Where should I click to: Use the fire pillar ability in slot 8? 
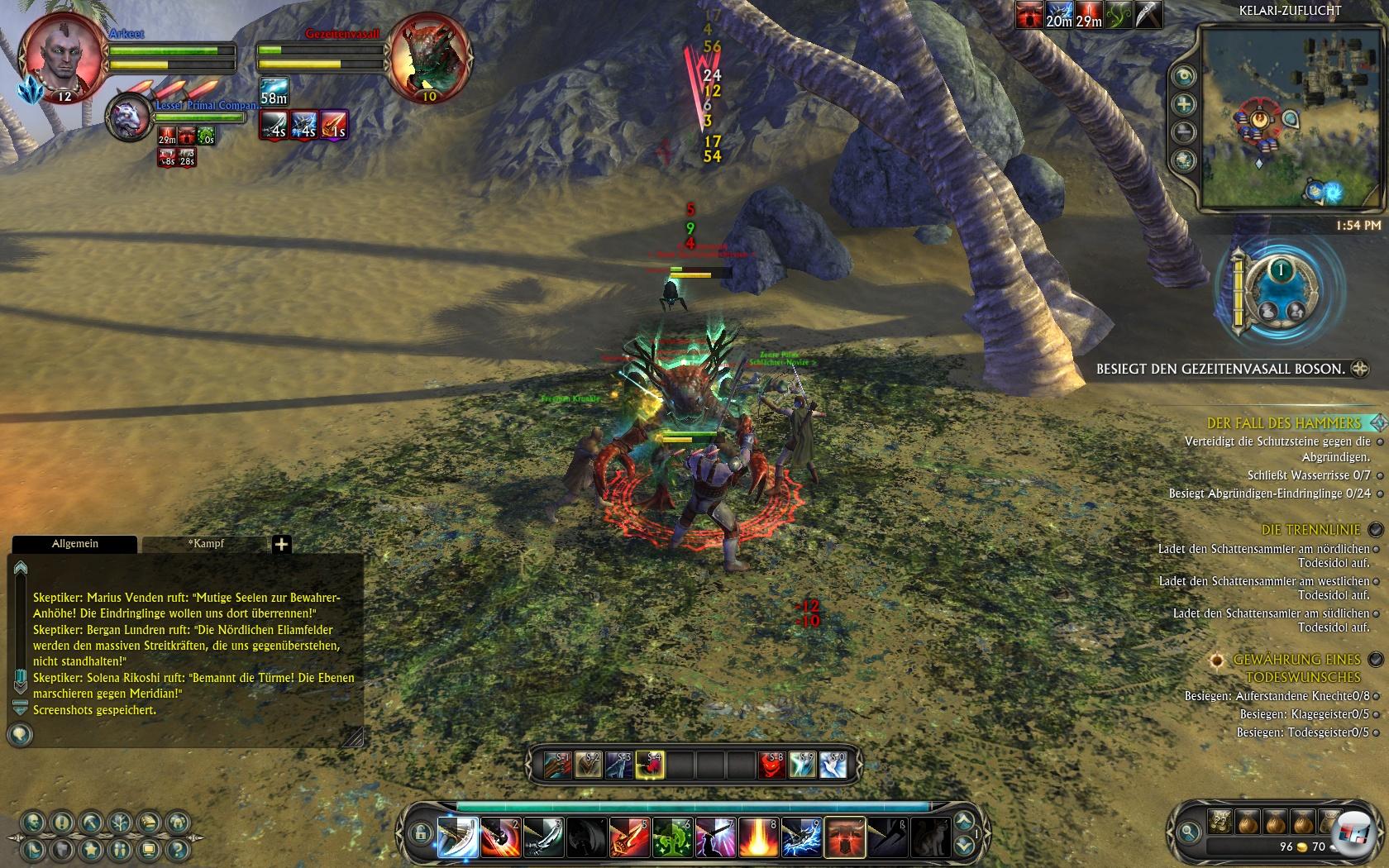coord(758,837)
